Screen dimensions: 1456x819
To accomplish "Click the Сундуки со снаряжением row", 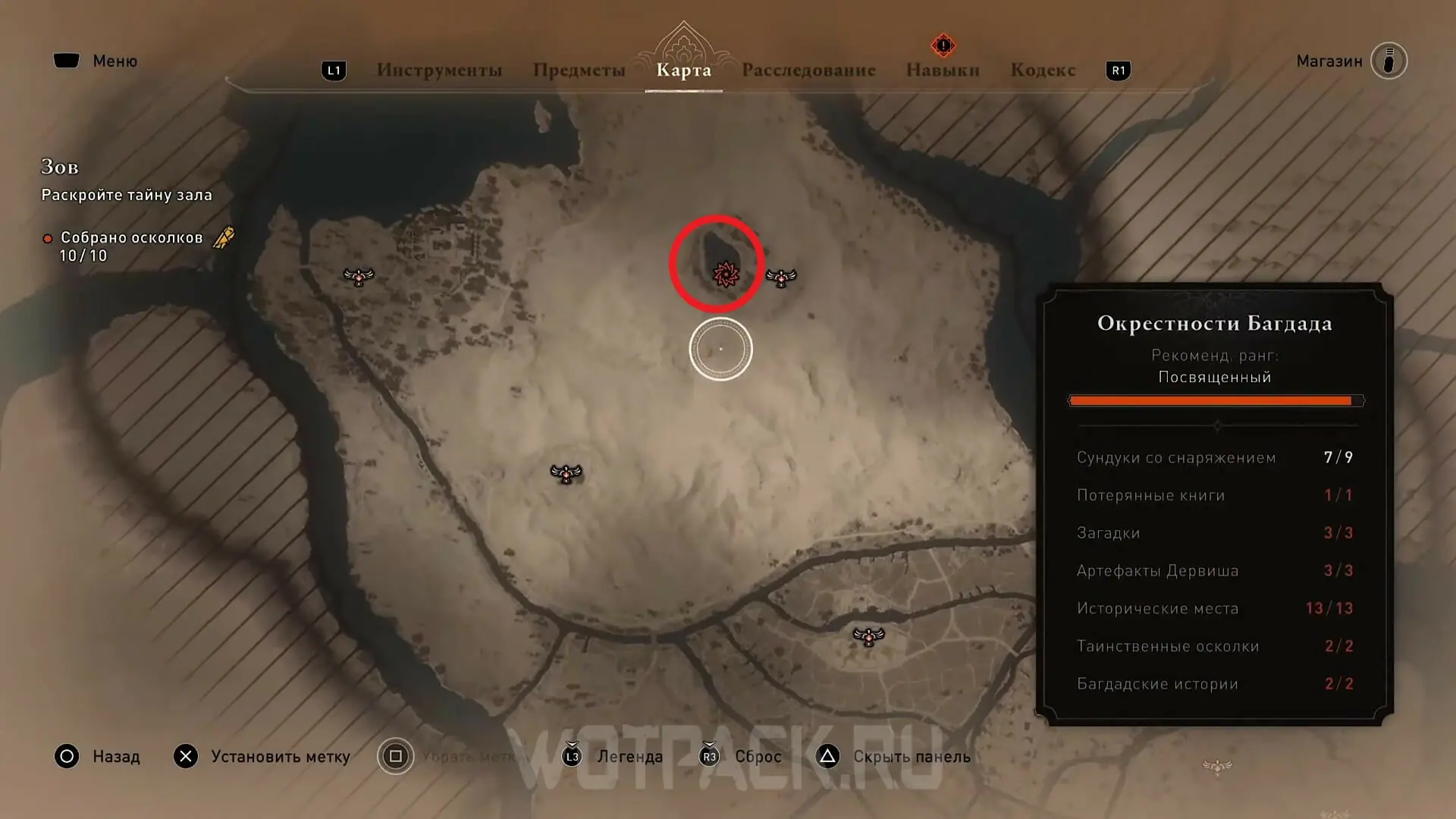I will point(1214,457).
